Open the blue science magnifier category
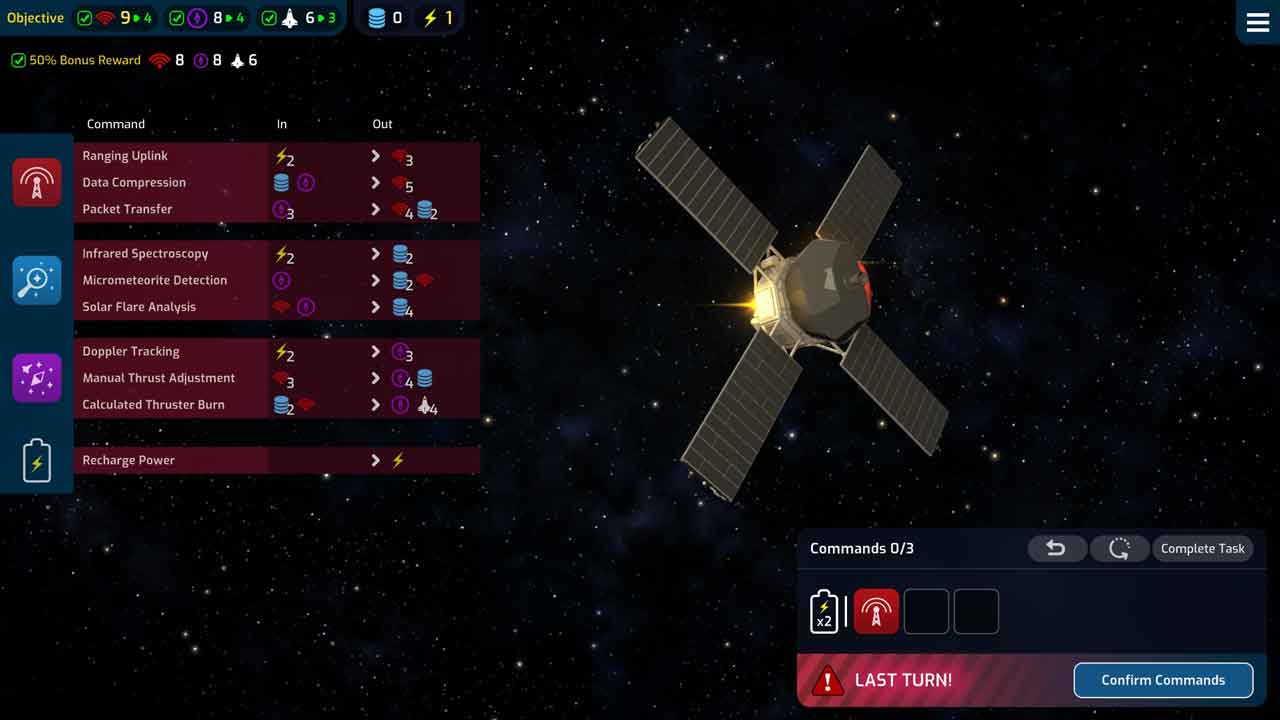The image size is (1280, 720). [37, 280]
